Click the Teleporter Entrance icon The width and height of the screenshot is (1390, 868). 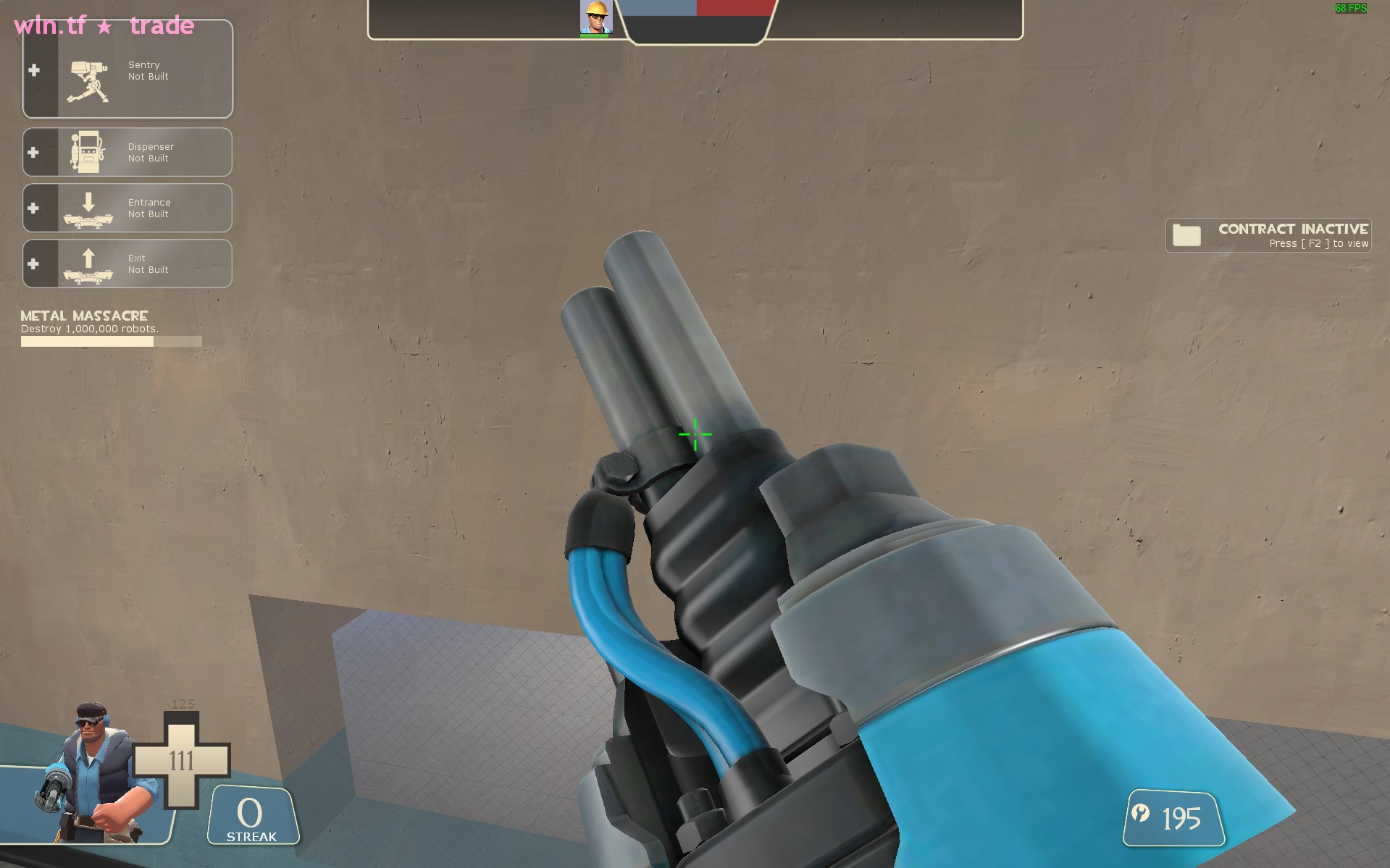pyautogui.click(x=90, y=208)
